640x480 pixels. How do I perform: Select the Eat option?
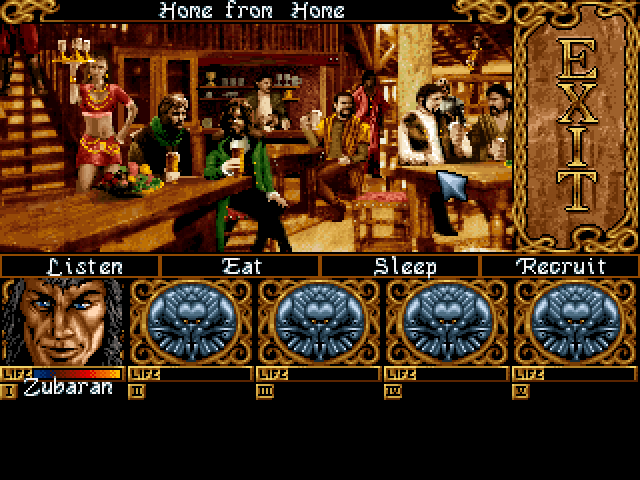[240, 267]
